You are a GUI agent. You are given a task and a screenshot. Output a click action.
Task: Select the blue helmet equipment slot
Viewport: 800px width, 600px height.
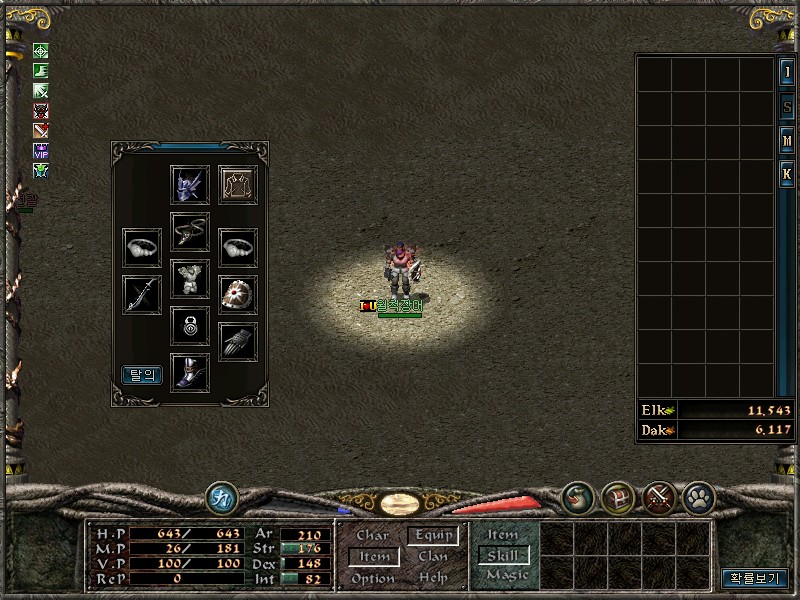pos(190,185)
